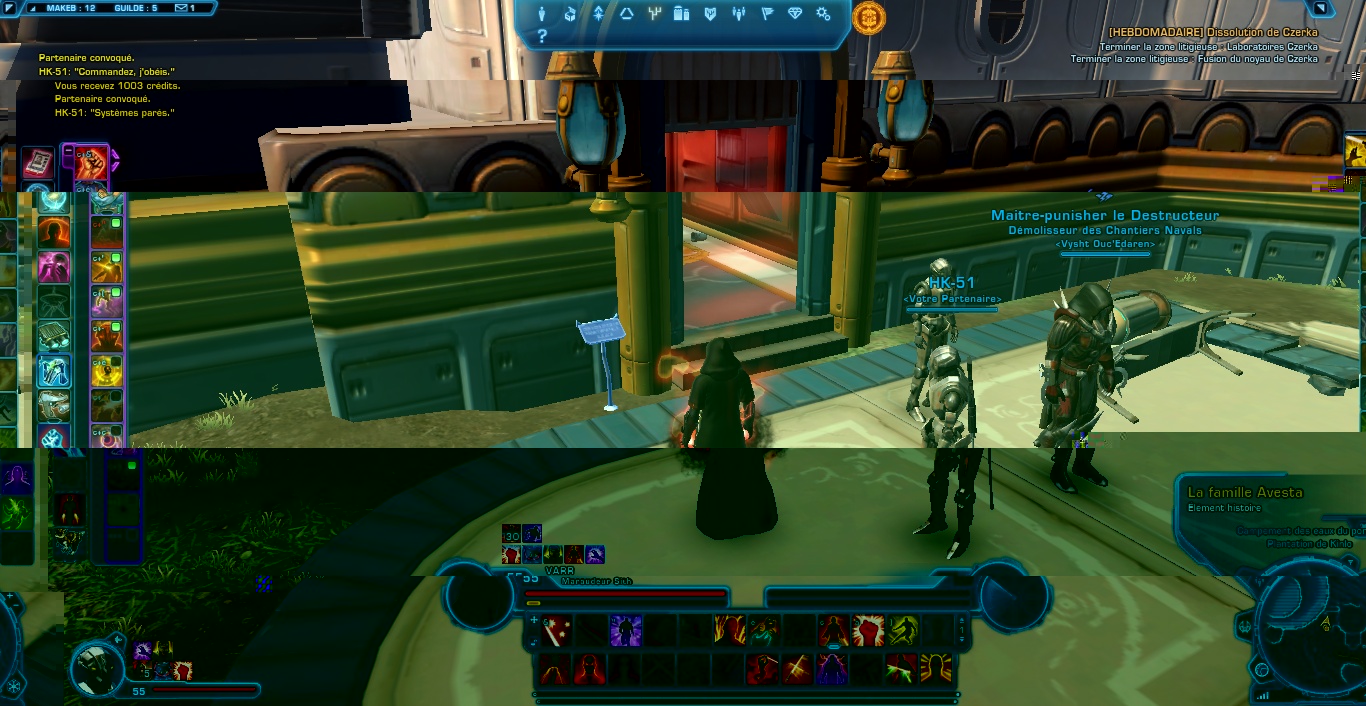
Task: Open the group of people social icon
Action: [x=739, y=14]
